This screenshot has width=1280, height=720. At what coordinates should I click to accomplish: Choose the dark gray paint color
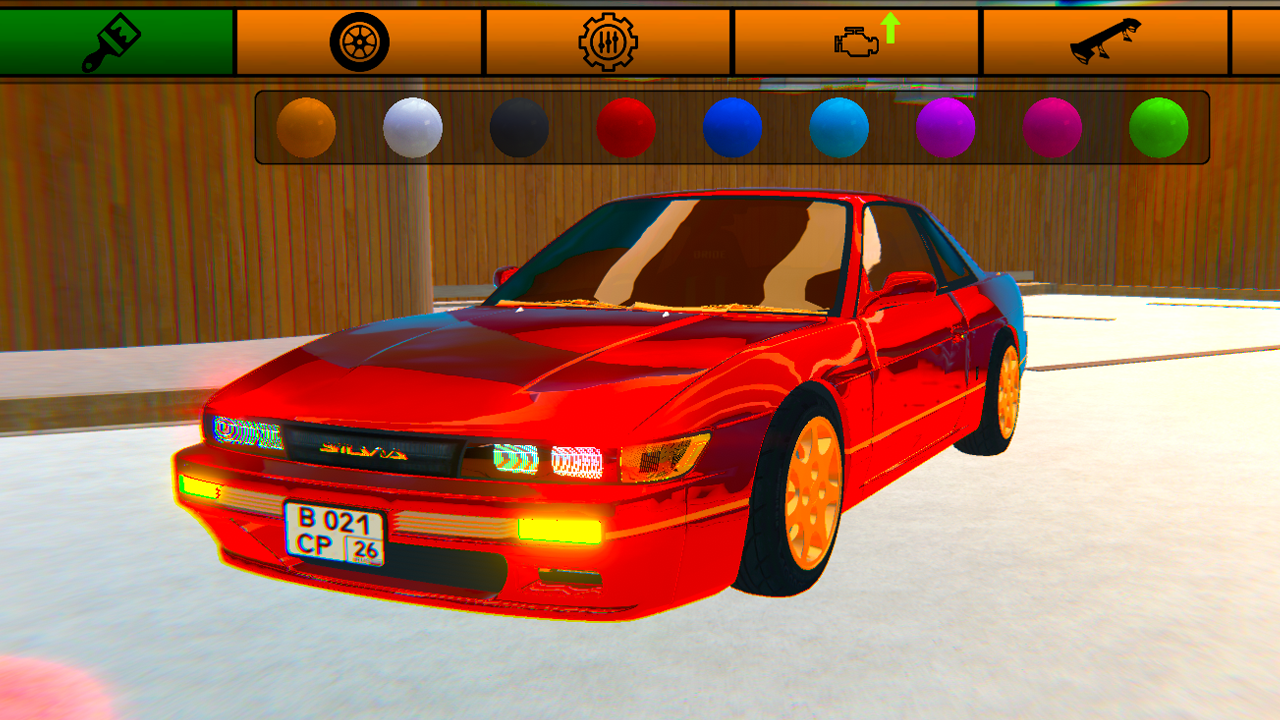(x=519, y=127)
